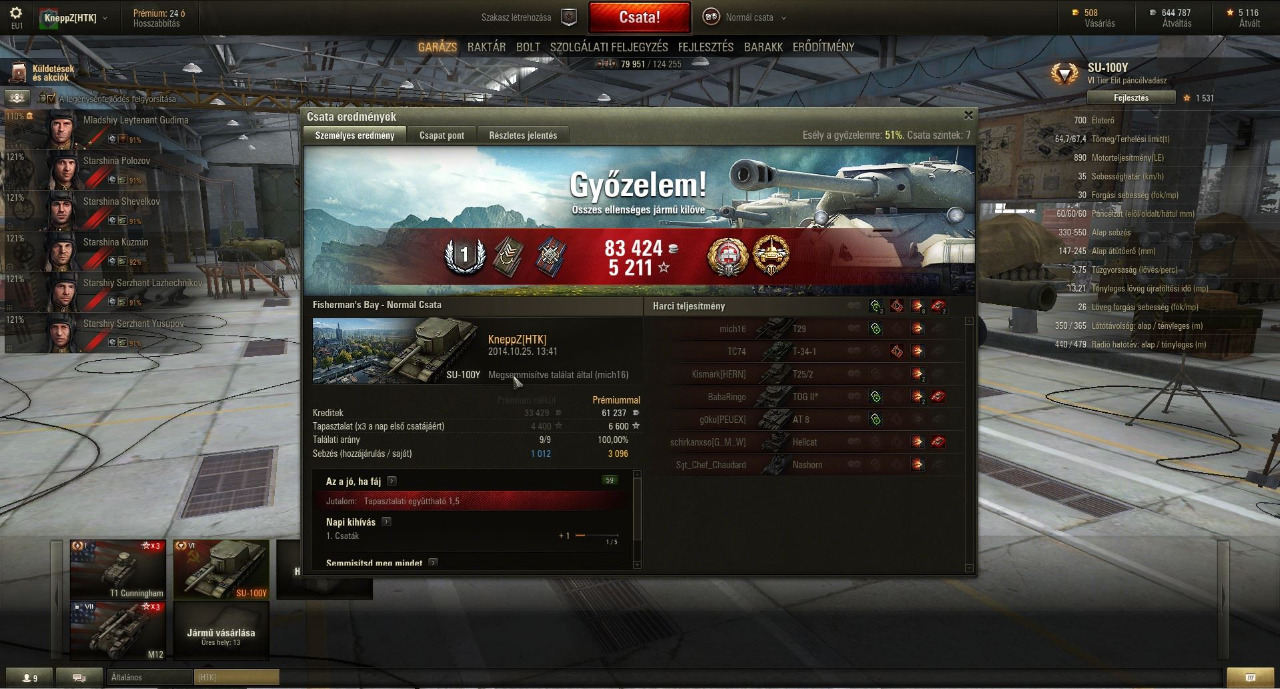Click the Fejlesztés button for SU-100Y
Screen dimensions: 1280x689
click(1130, 98)
